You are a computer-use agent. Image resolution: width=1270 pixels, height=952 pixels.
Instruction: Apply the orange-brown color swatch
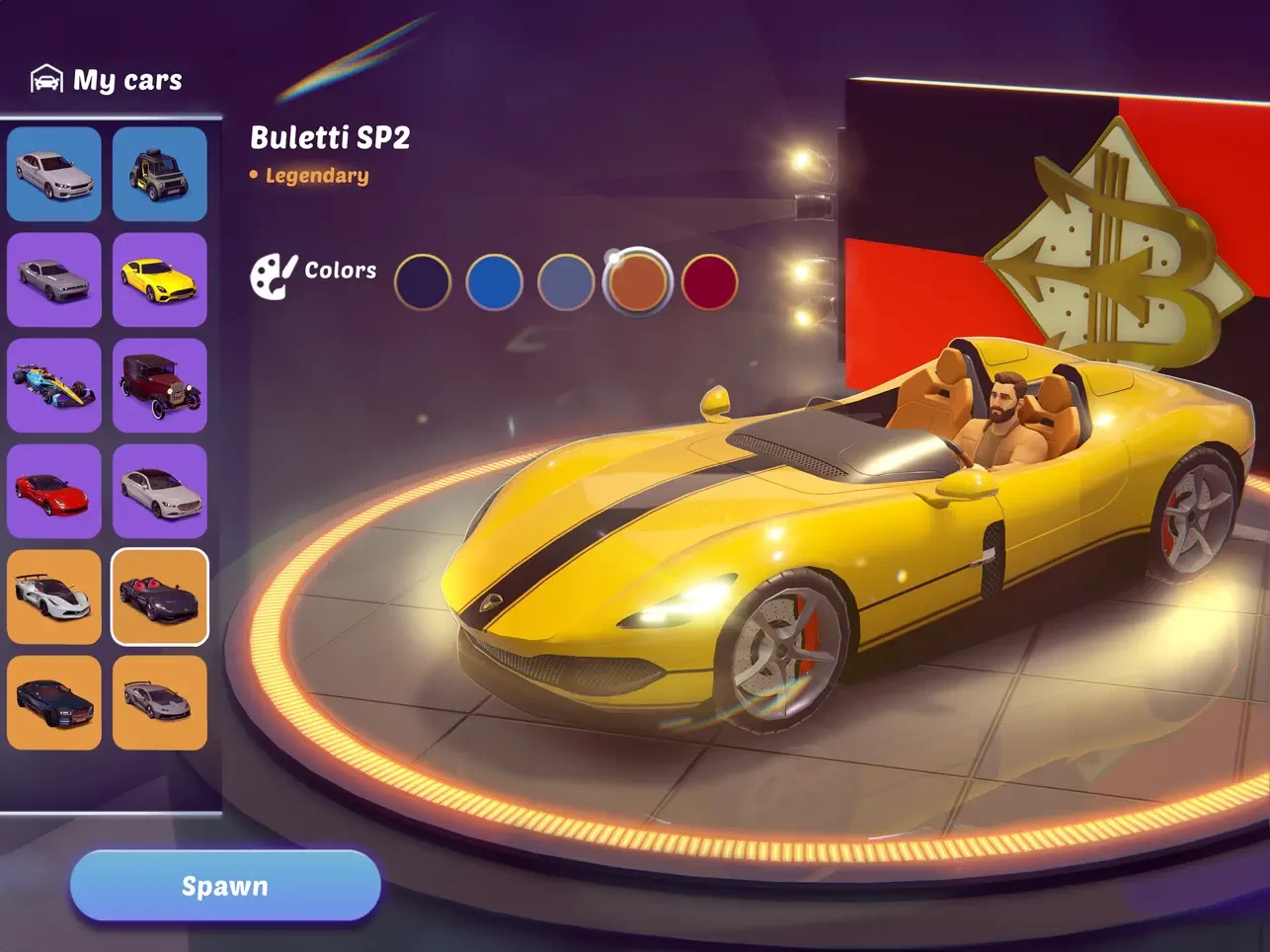click(x=637, y=281)
